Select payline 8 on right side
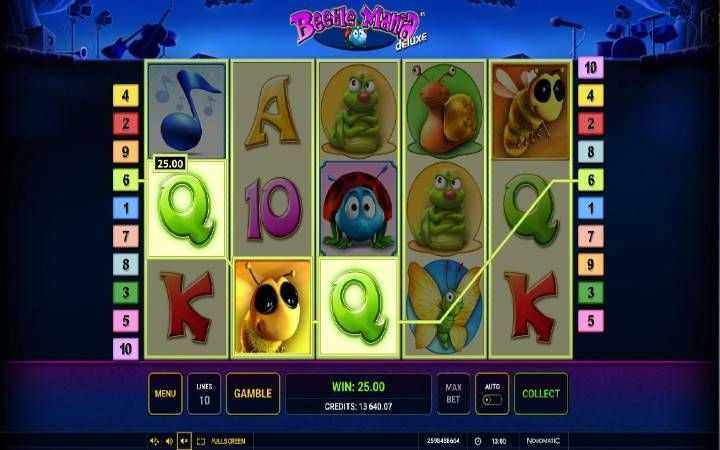720x450 pixels. pyautogui.click(x=591, y=153)
